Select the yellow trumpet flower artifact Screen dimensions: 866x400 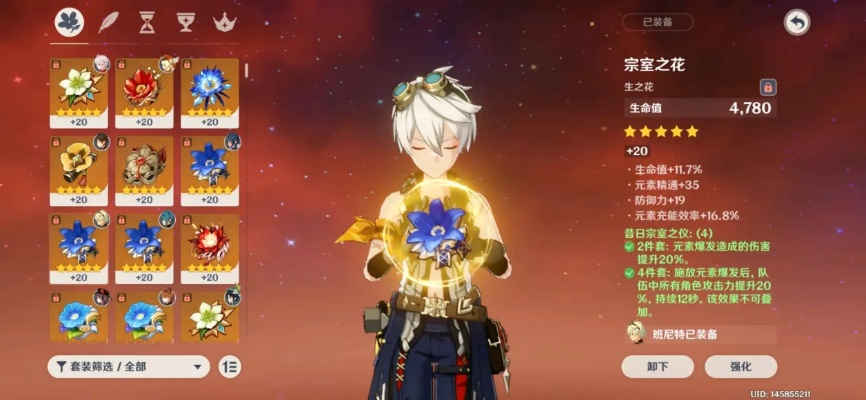click(x=78, y=163)
